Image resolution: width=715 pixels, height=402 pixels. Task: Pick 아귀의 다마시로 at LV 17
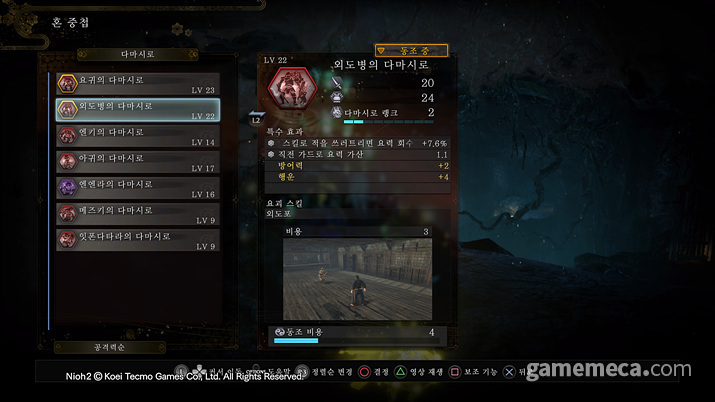[x=137, y=161]
